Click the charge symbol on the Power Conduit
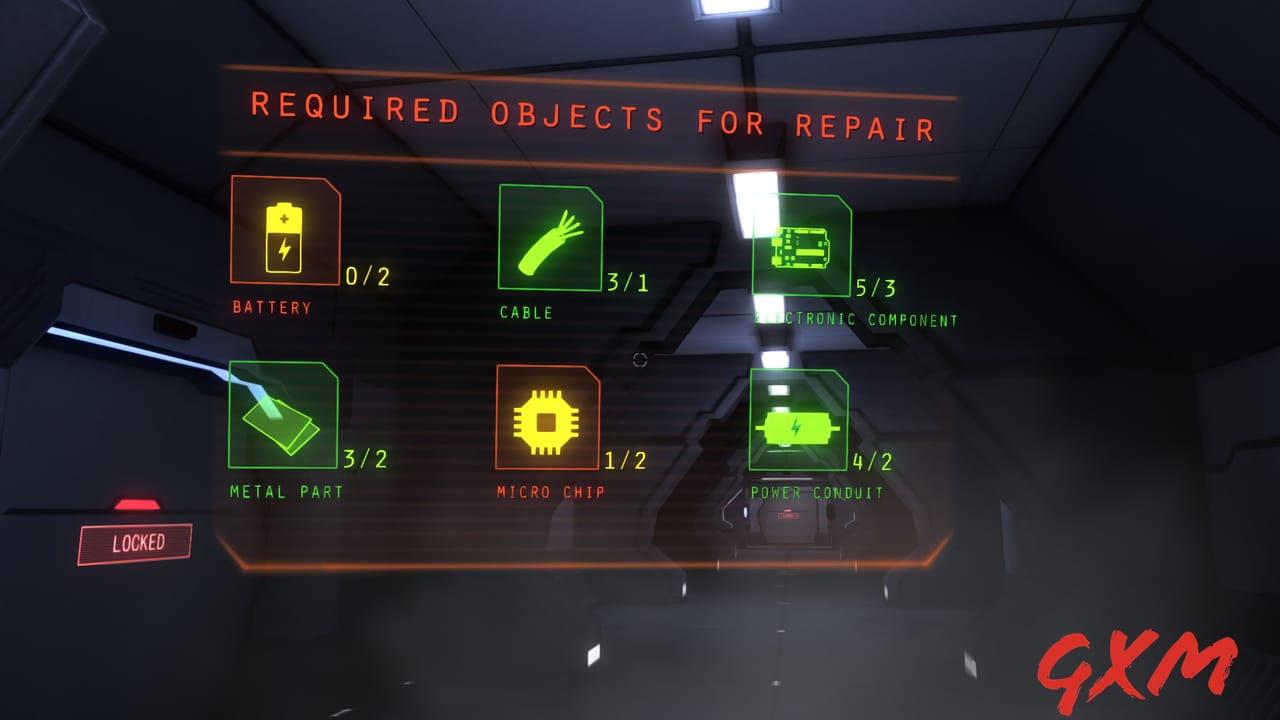1280x720 pixels. [x=795, y=427]
